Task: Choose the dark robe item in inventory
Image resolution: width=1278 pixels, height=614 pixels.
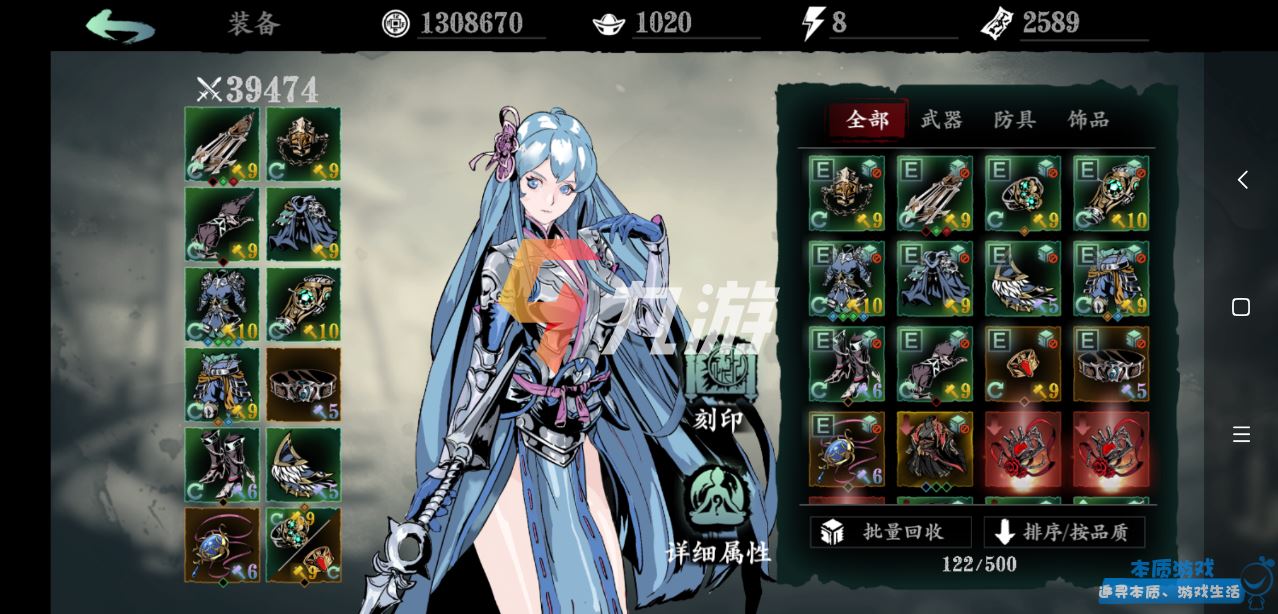Action: (934, 449)
